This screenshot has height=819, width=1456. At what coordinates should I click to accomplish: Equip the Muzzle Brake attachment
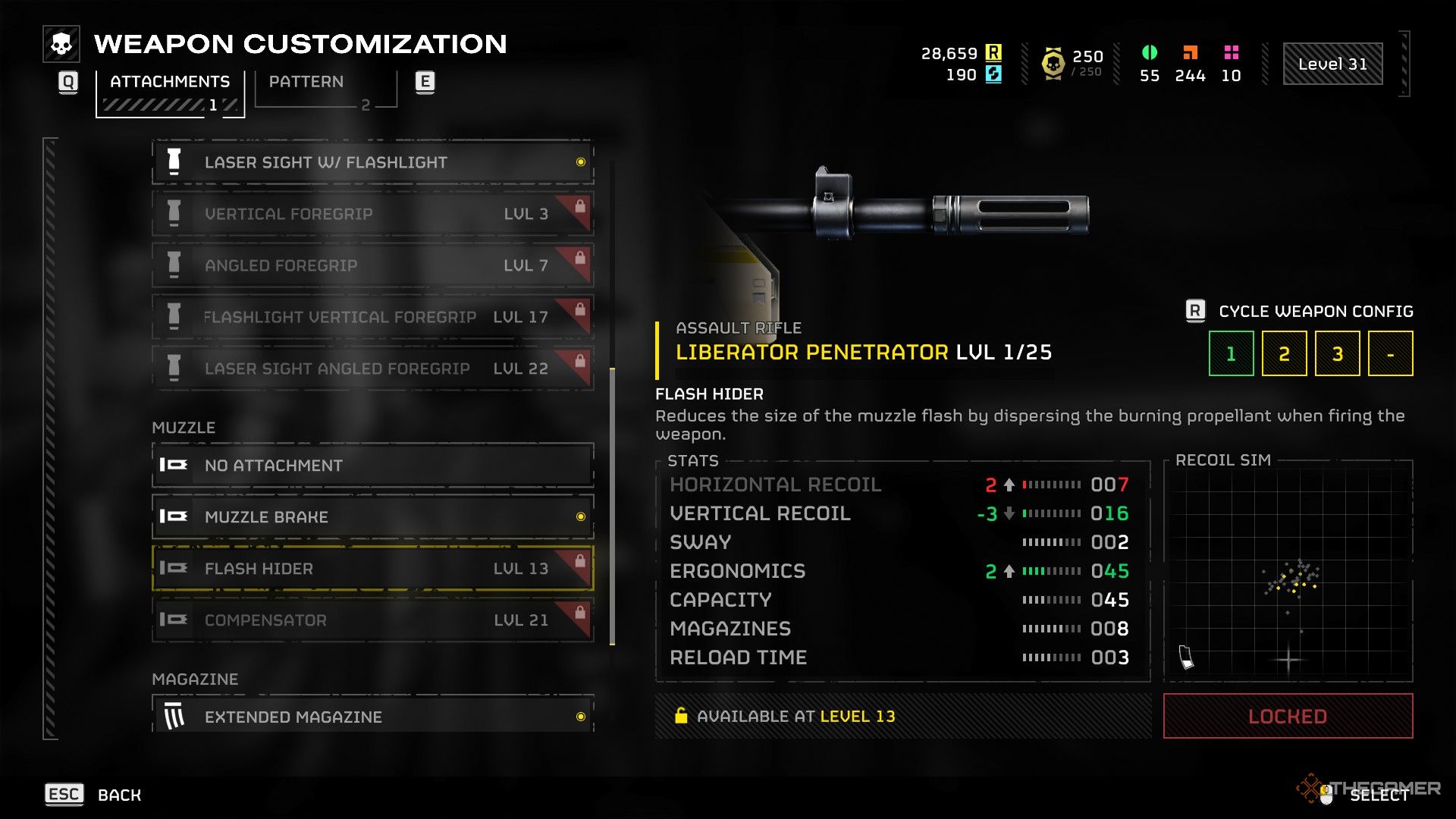pyautogui.click(x=372, y=517)
